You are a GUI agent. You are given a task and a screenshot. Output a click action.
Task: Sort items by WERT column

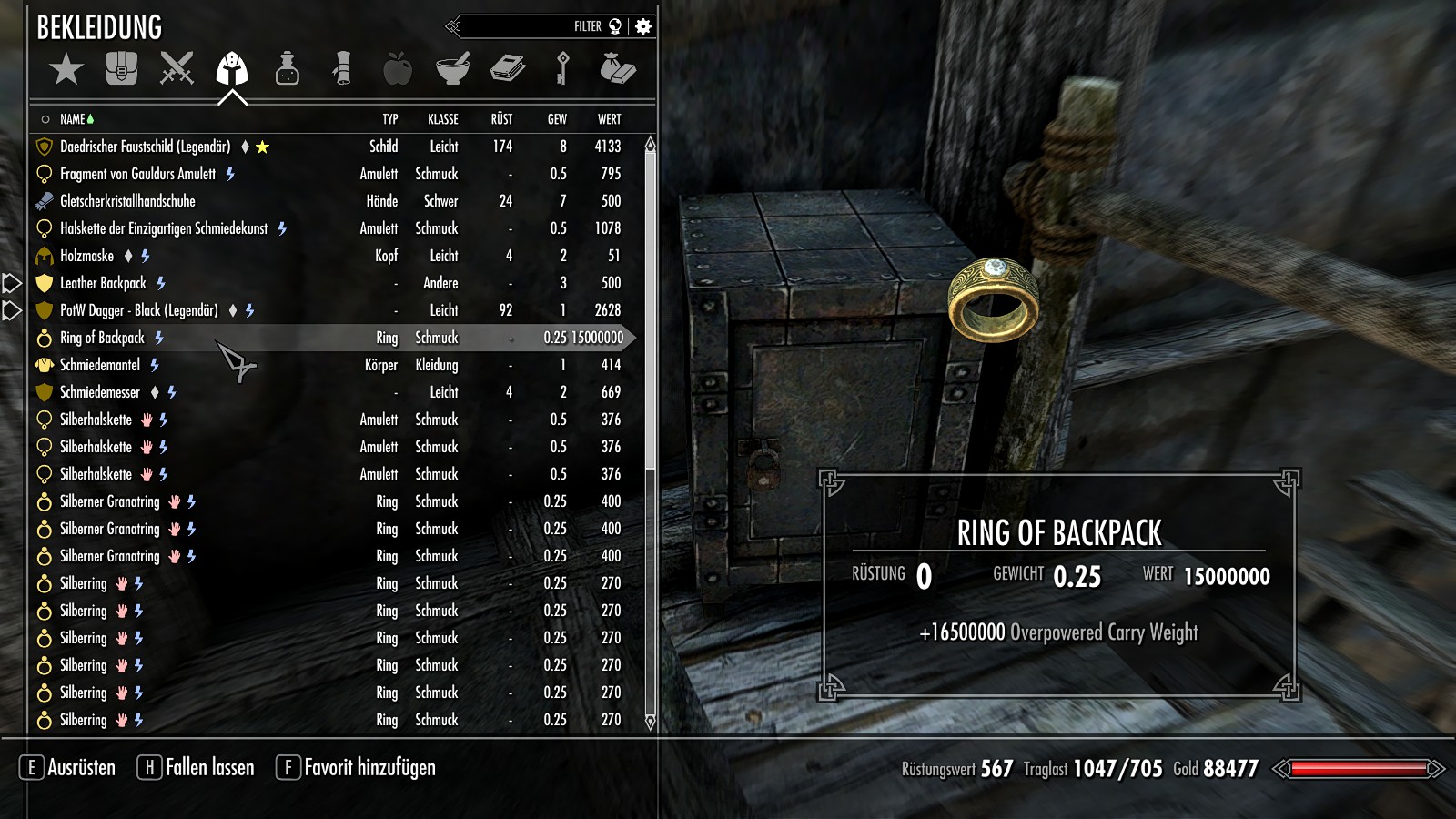(x=609, y=119)
